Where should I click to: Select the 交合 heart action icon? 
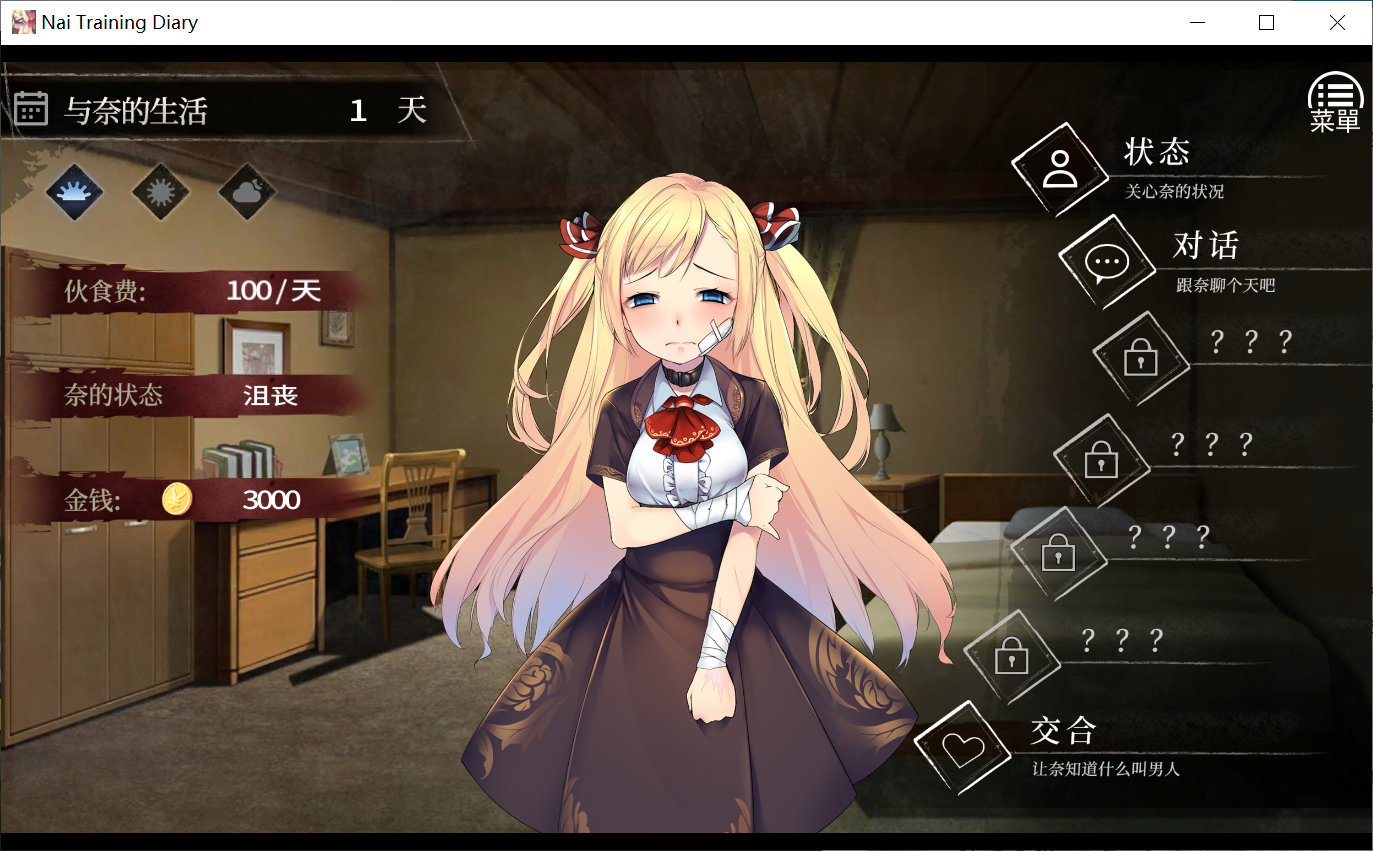click(x=965, y=745)
